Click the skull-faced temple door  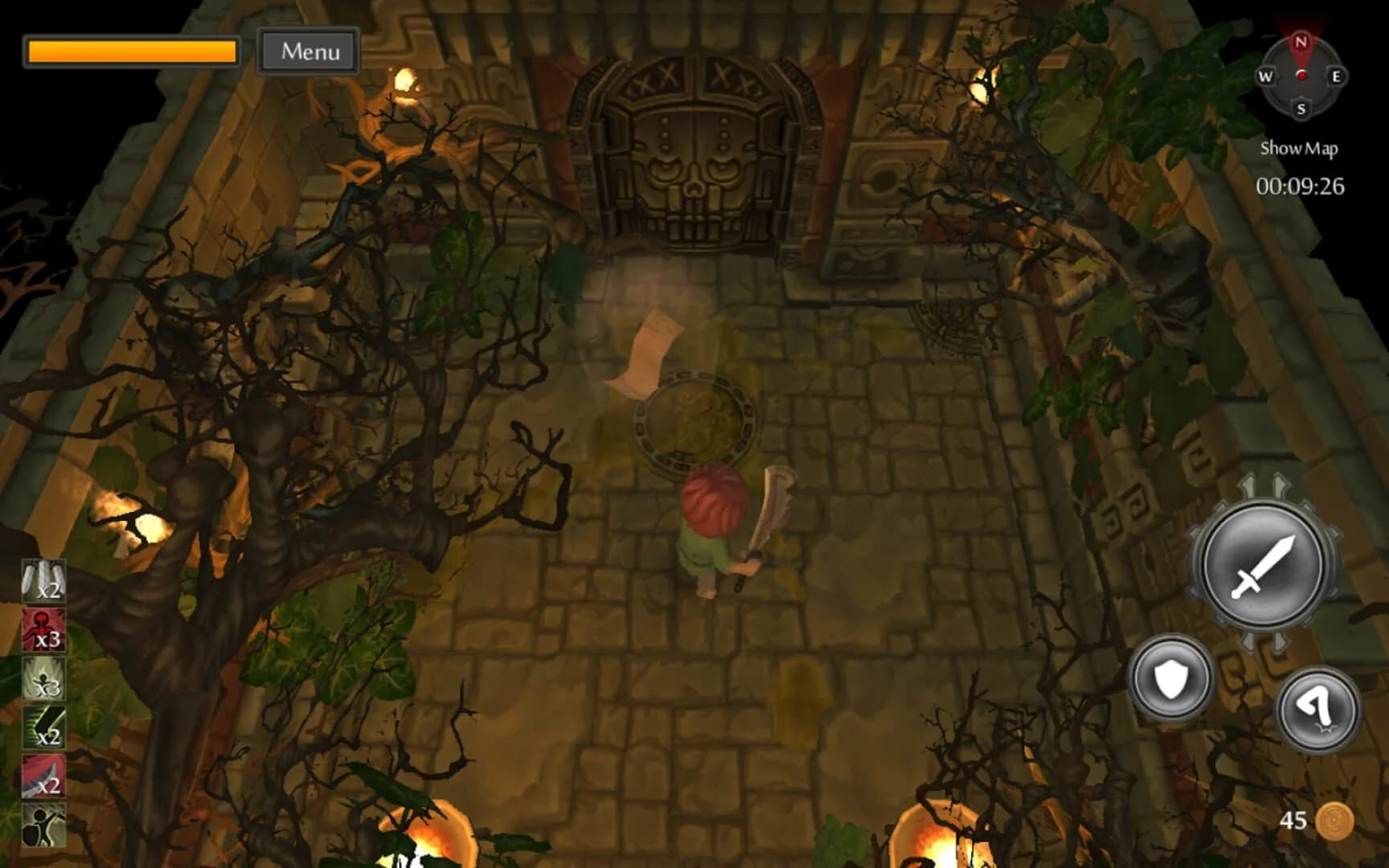(695, 157)
